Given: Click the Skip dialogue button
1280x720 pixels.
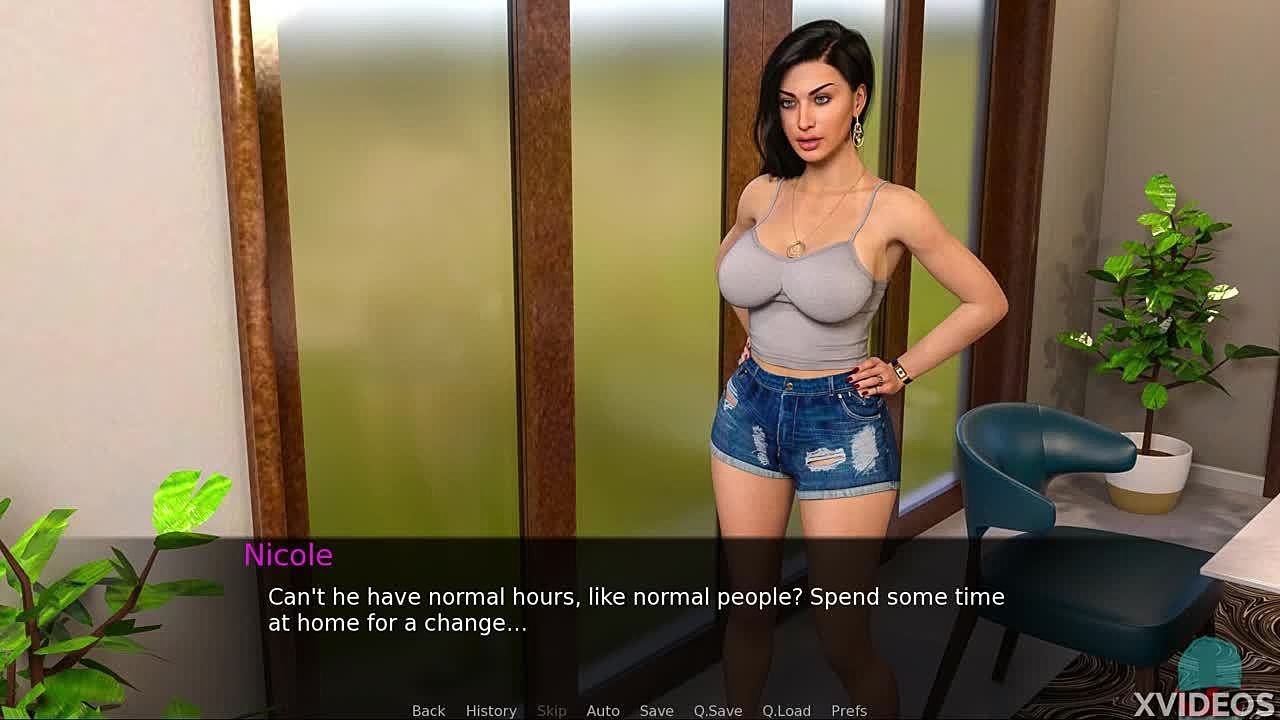Looking at the screenshot, I should [551, 710].
